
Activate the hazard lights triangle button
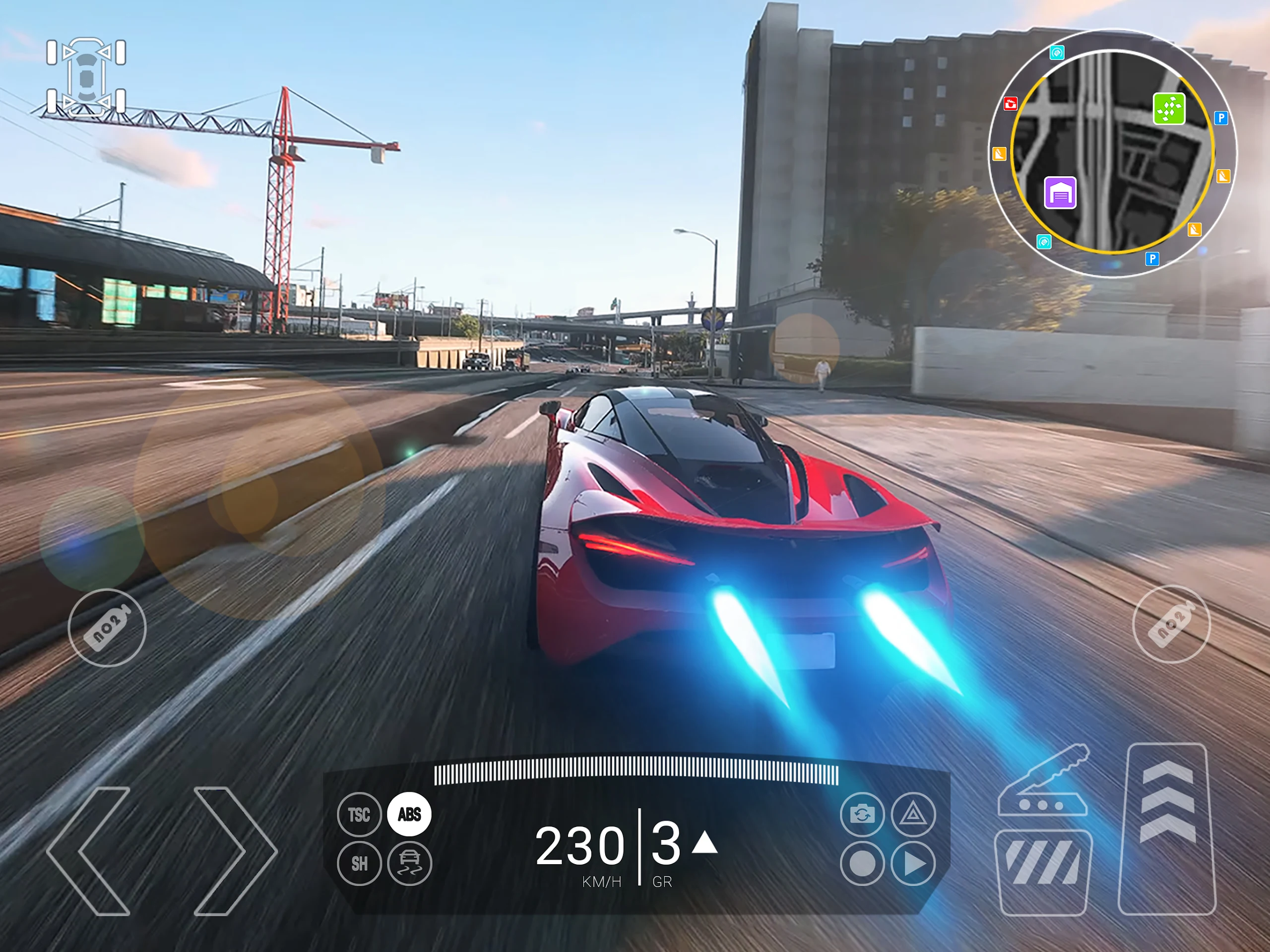(x=913, y=814)
